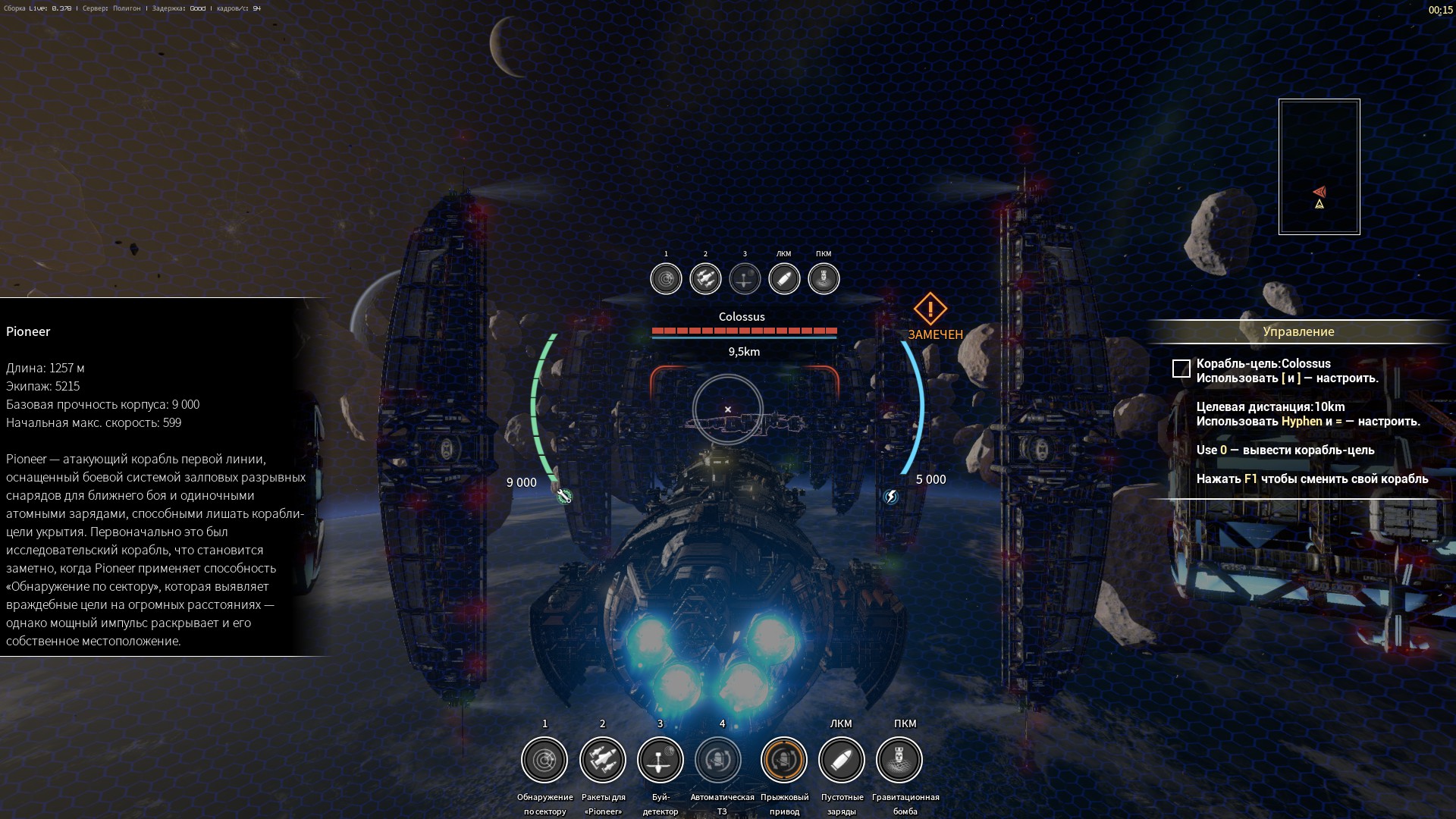Select the small radar icon above Colossus
Screen dimensions: 1456x819
(666, 279)
